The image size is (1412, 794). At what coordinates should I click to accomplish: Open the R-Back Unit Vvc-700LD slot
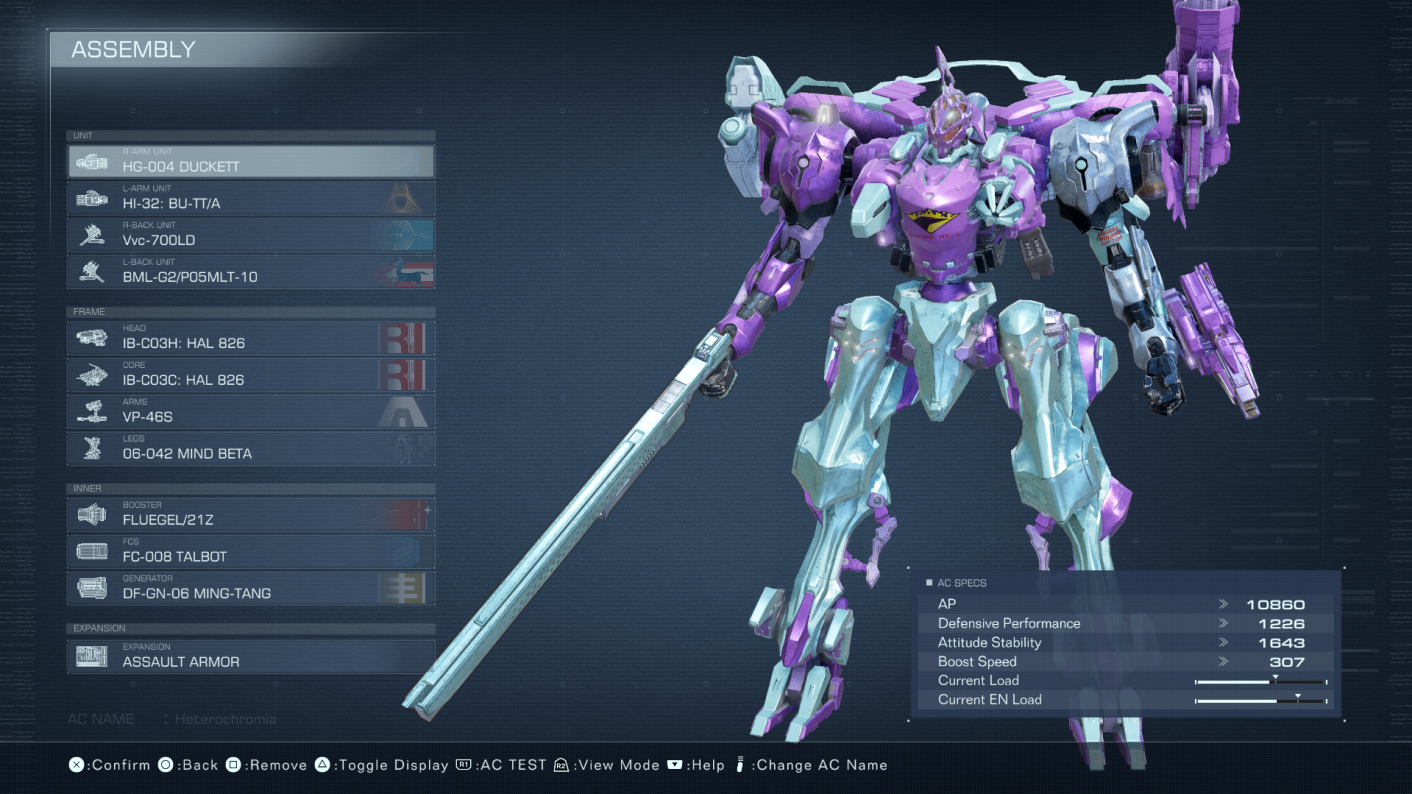click(250, 235)
